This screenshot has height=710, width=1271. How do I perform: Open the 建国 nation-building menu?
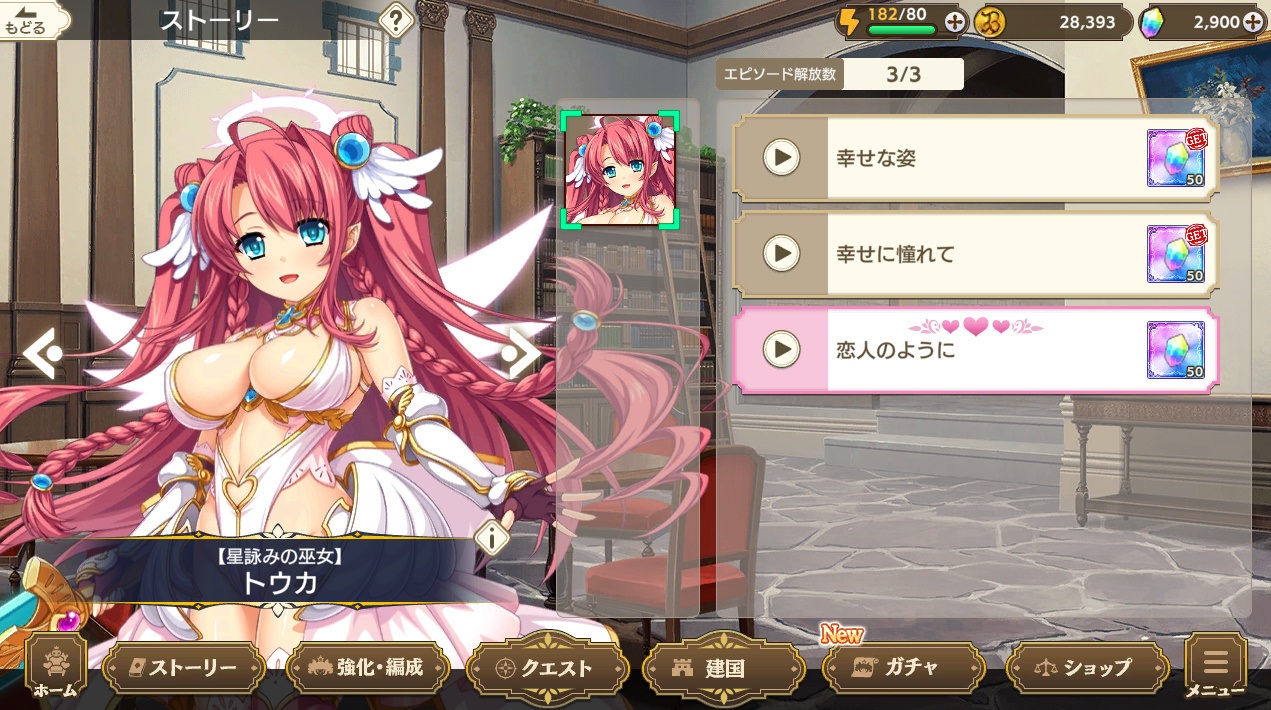click(x=725, y=668)
